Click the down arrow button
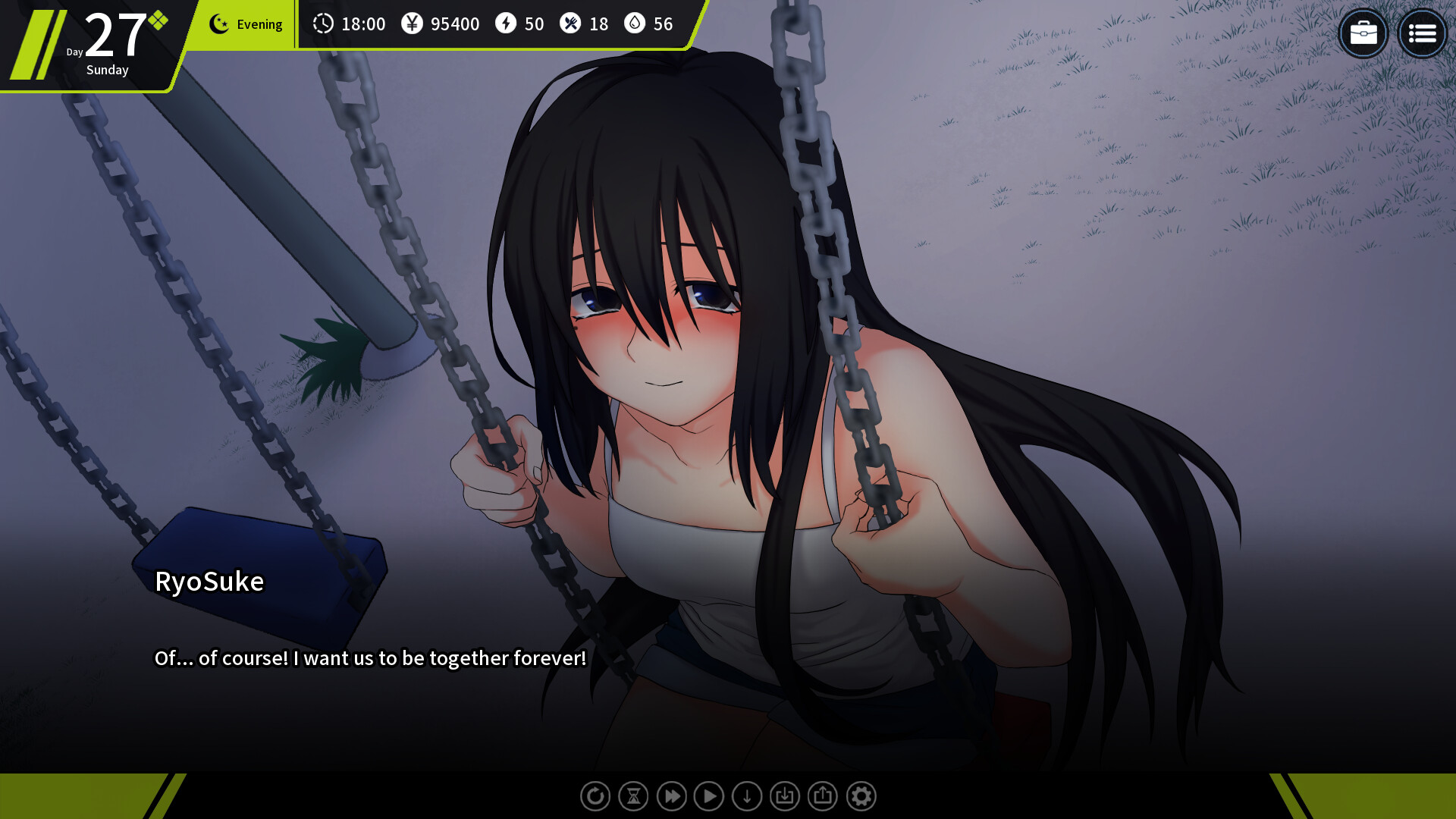1456x819 pixels. coord(747,796)
